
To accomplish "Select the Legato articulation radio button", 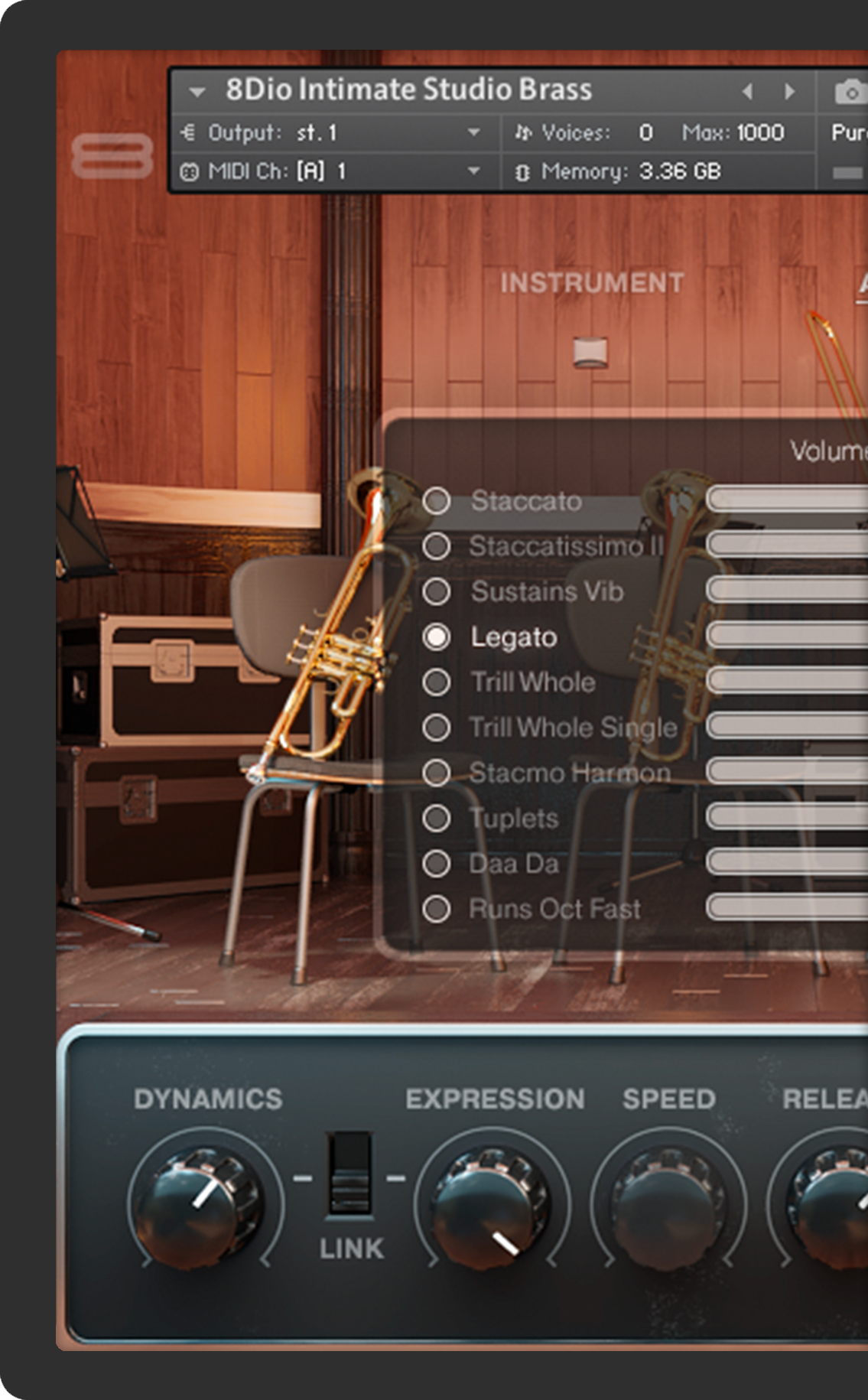I will (x=437, y=637).
